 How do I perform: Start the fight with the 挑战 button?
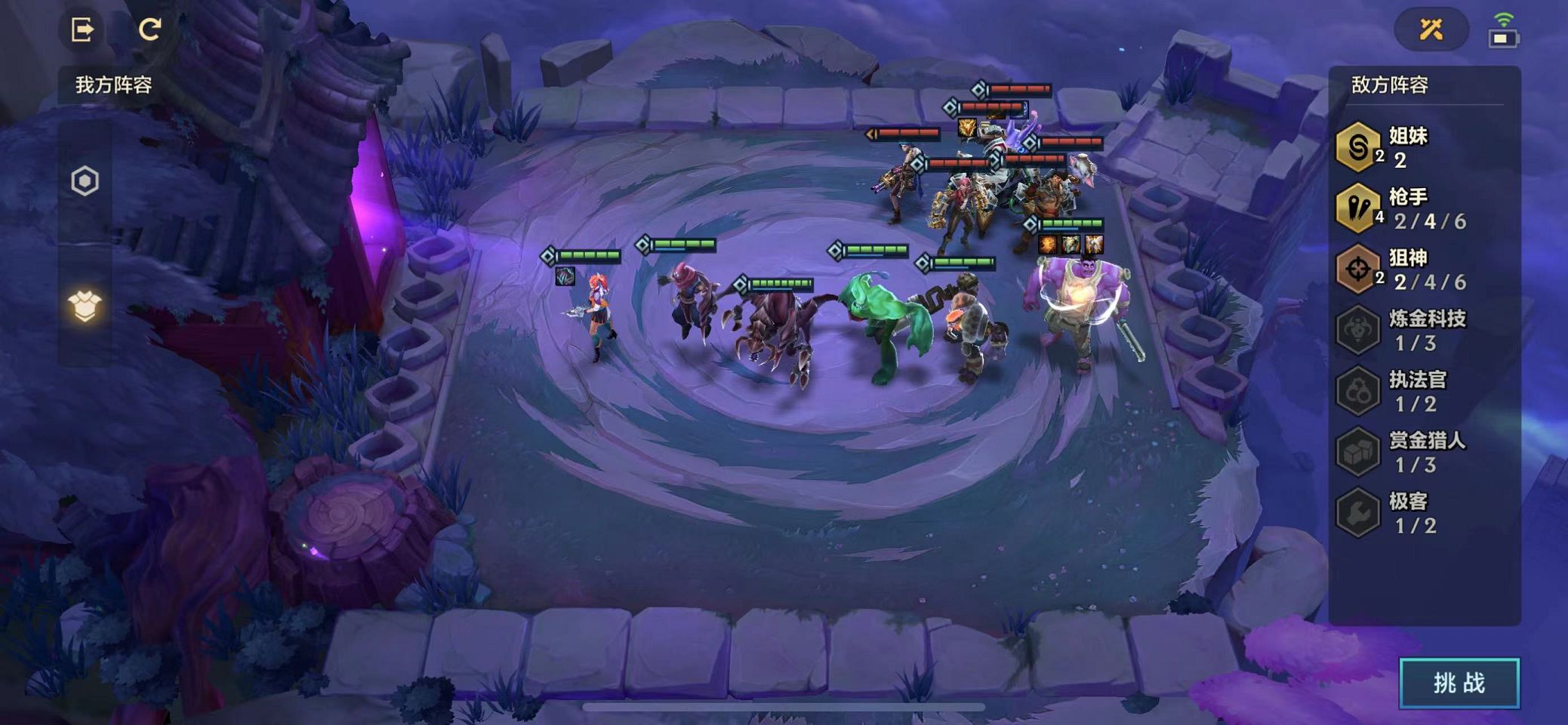1459,683
